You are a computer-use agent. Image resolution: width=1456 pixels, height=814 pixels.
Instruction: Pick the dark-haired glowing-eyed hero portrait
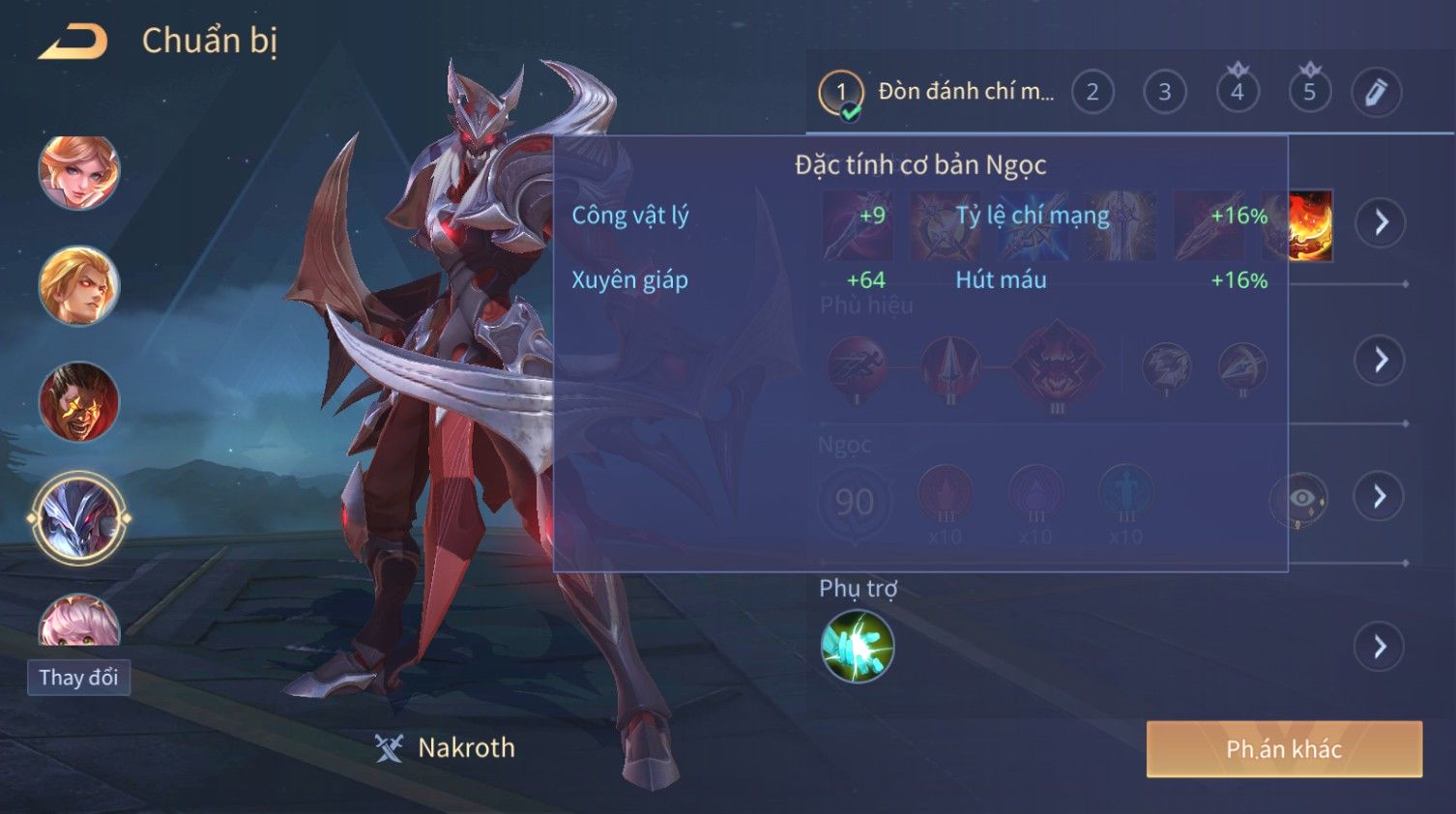pos(79,401)
